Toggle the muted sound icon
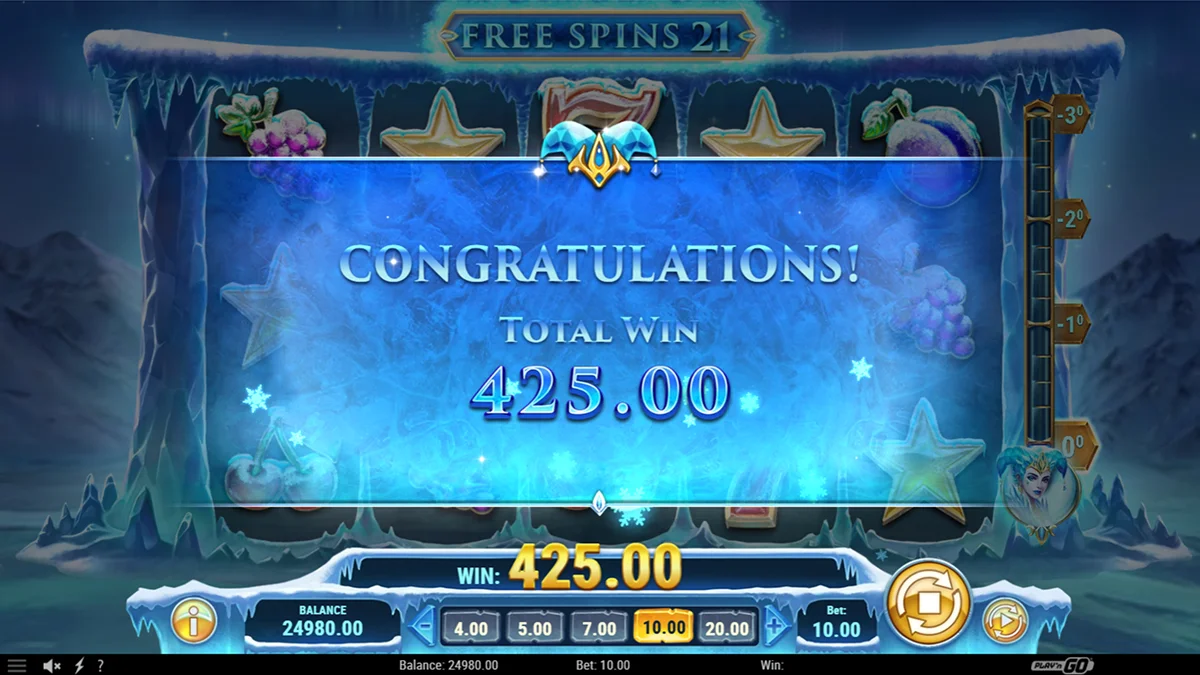1200x675 pixels. coord(52,665)
